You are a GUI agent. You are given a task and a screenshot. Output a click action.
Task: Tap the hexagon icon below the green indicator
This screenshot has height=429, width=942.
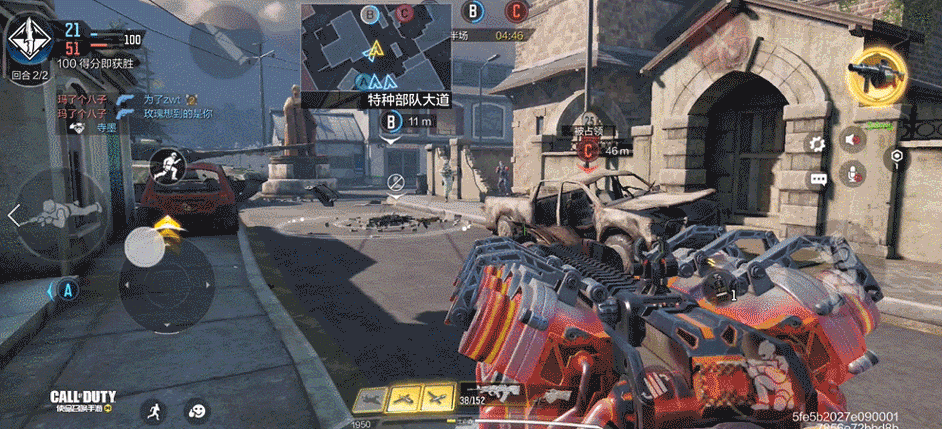point(897,157)
